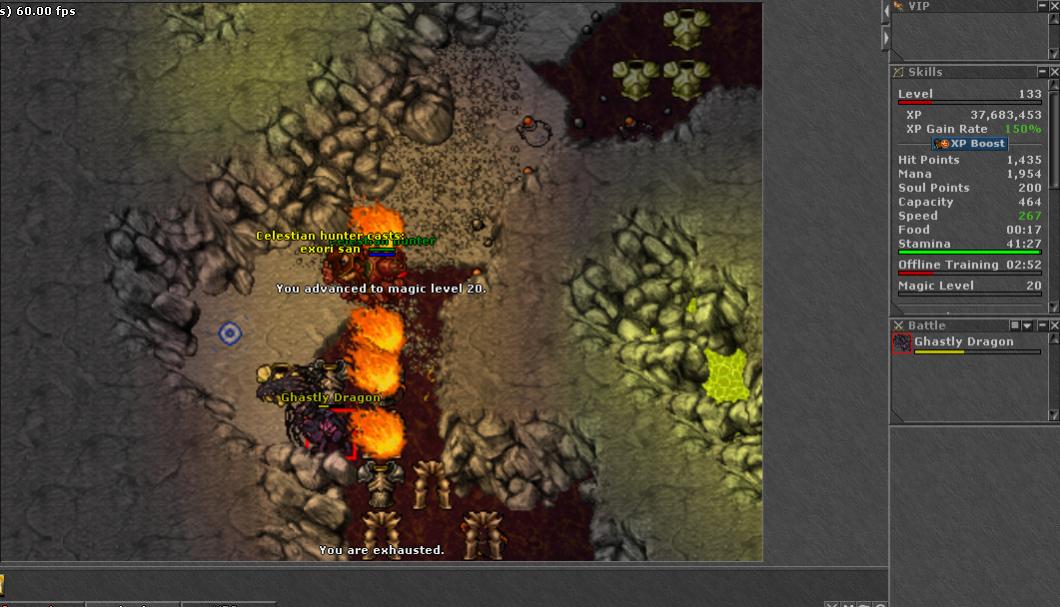
Task: Close the Battle panel
Action: tap(1054, 326)
